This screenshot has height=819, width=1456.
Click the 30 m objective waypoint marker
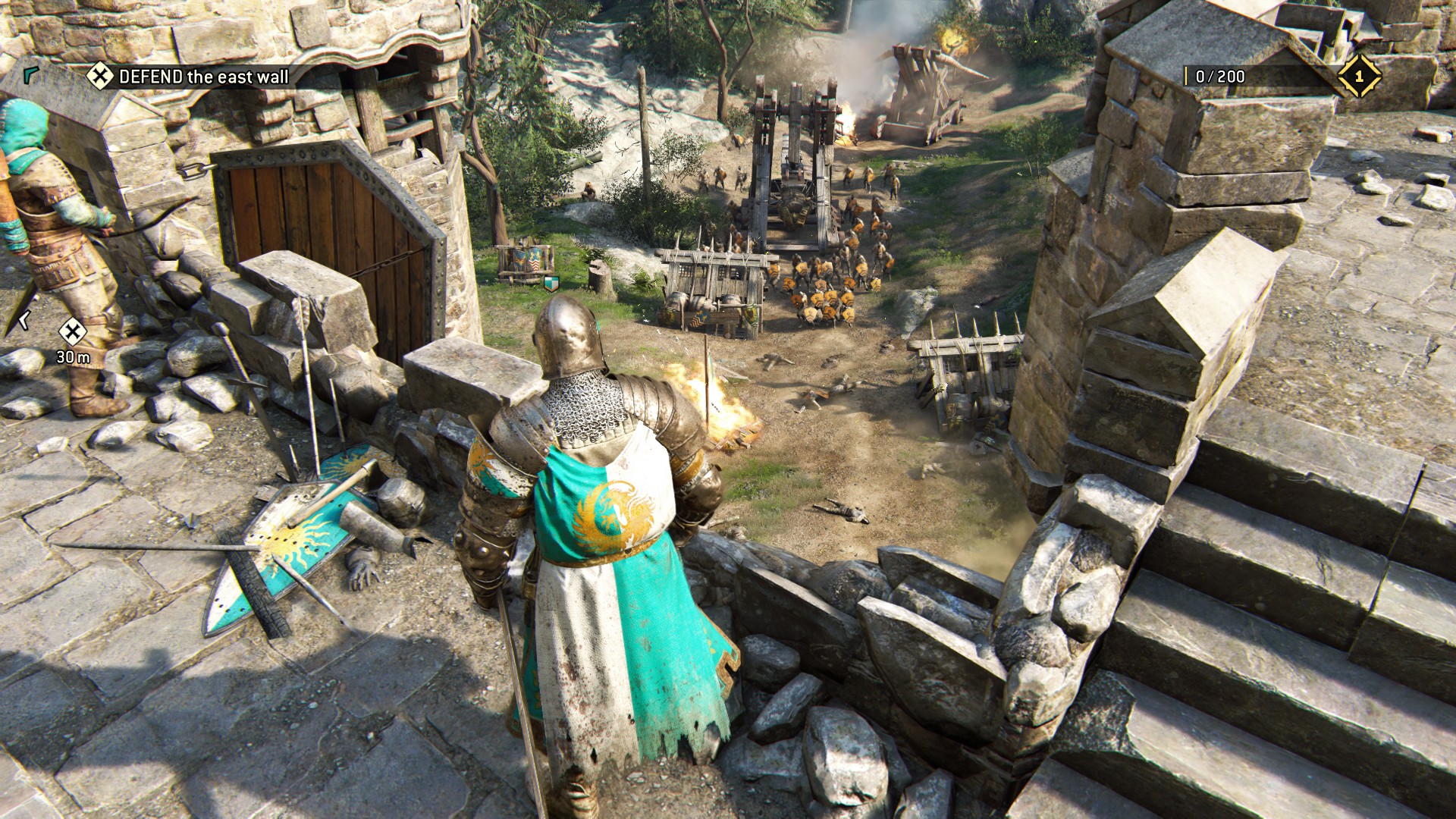[73, 331]
